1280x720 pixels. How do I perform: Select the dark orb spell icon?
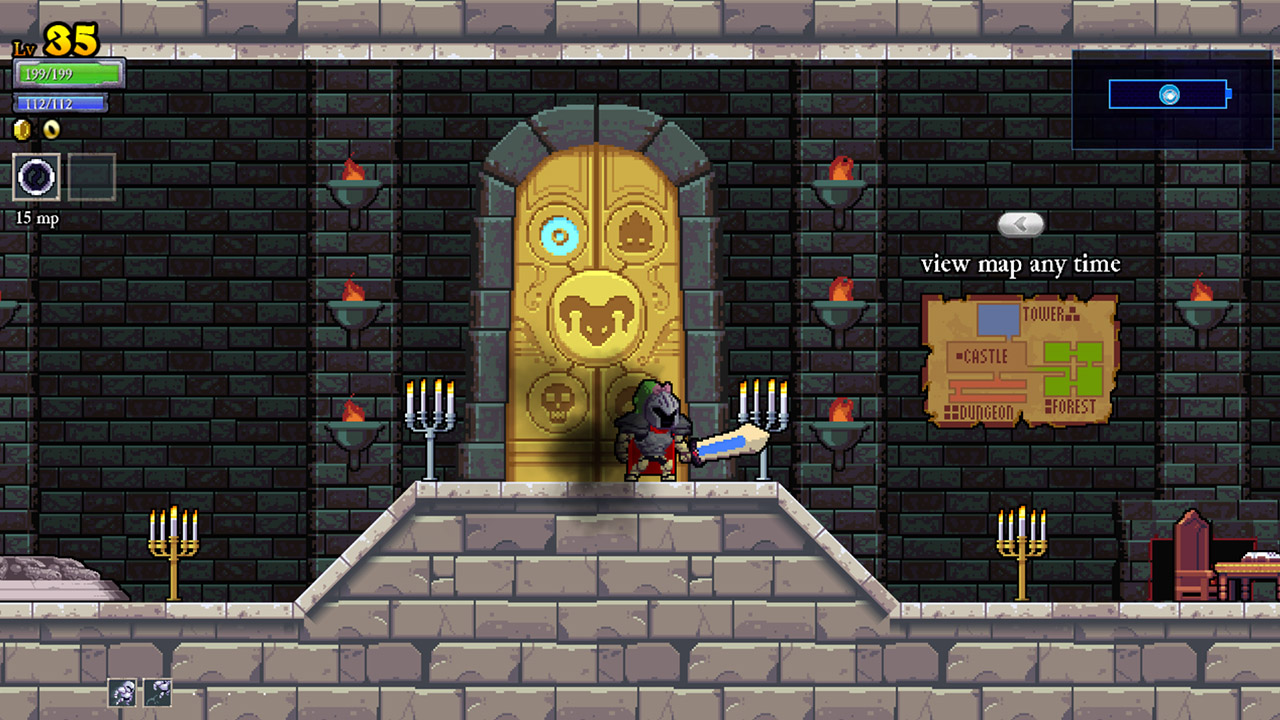click(x=36, y=177)
